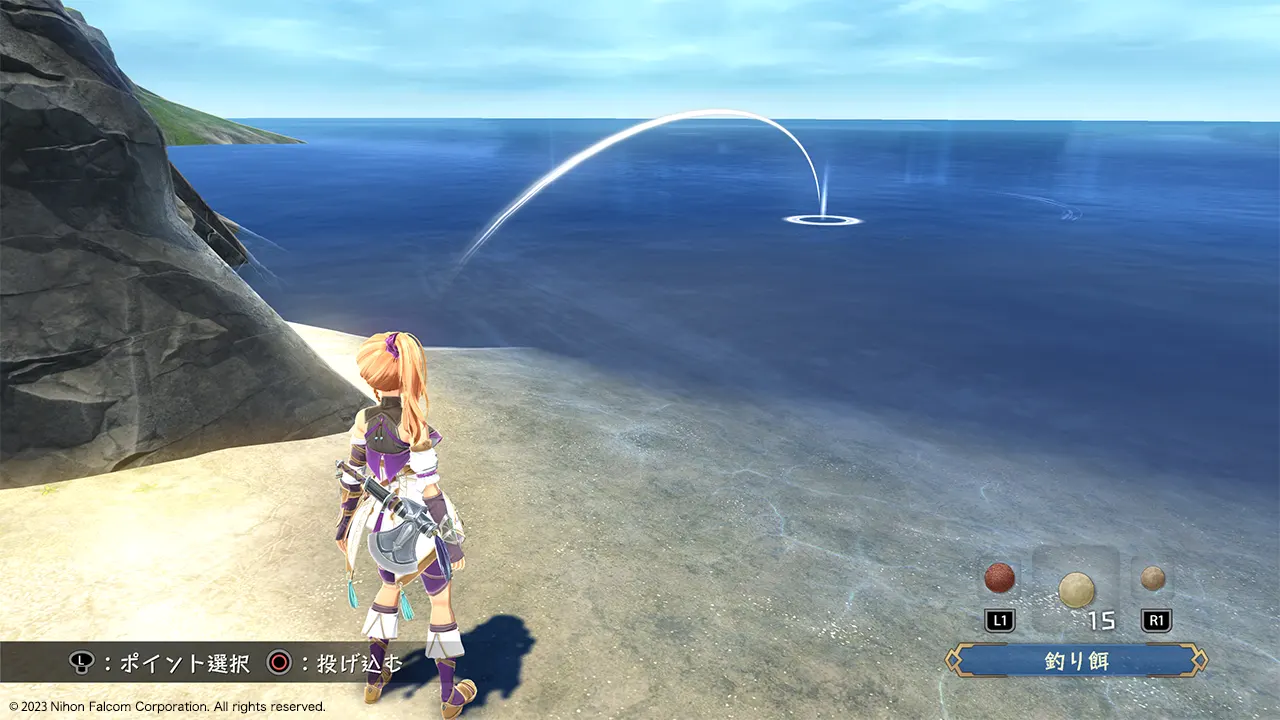Select the red fishing bait ball
Screen dimensions: 1280x720
999,577
